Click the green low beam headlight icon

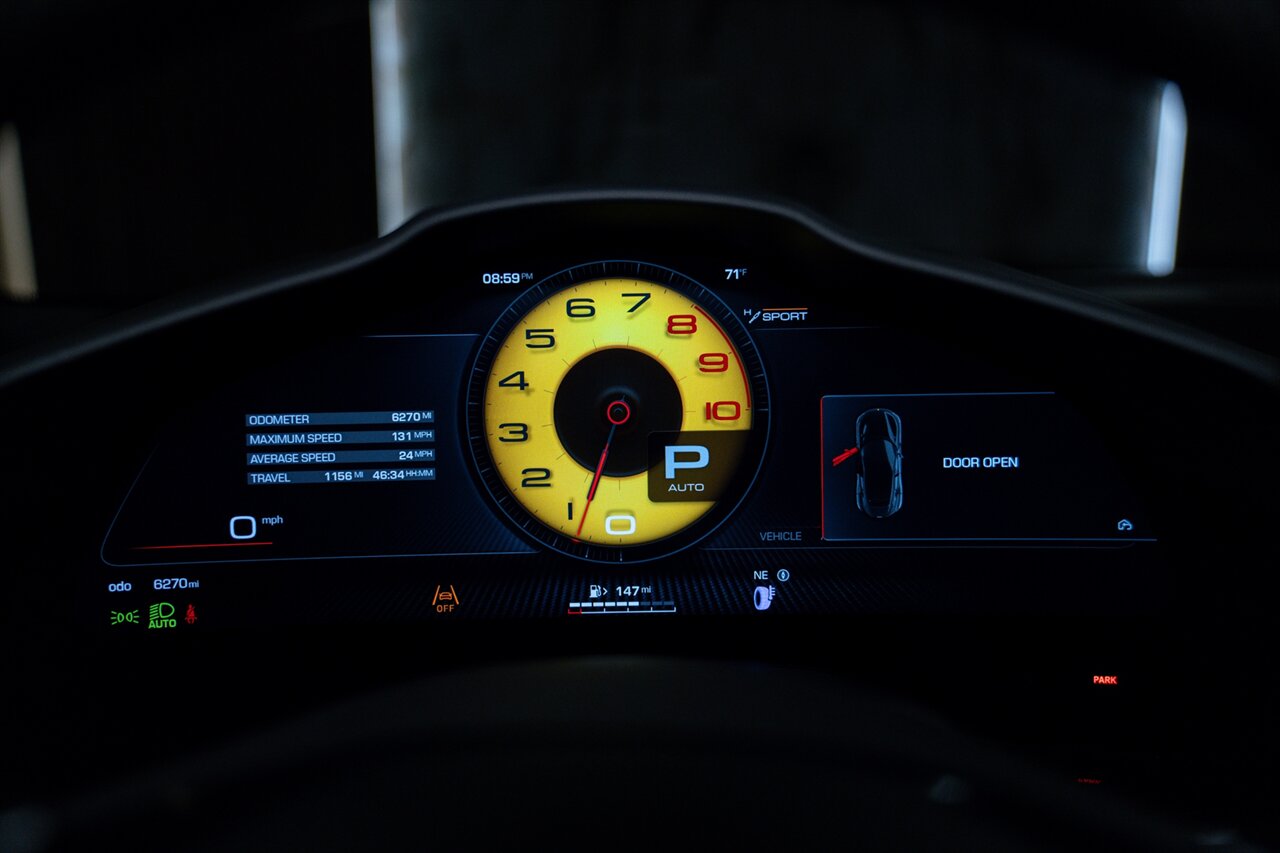(x=124, y=617)
